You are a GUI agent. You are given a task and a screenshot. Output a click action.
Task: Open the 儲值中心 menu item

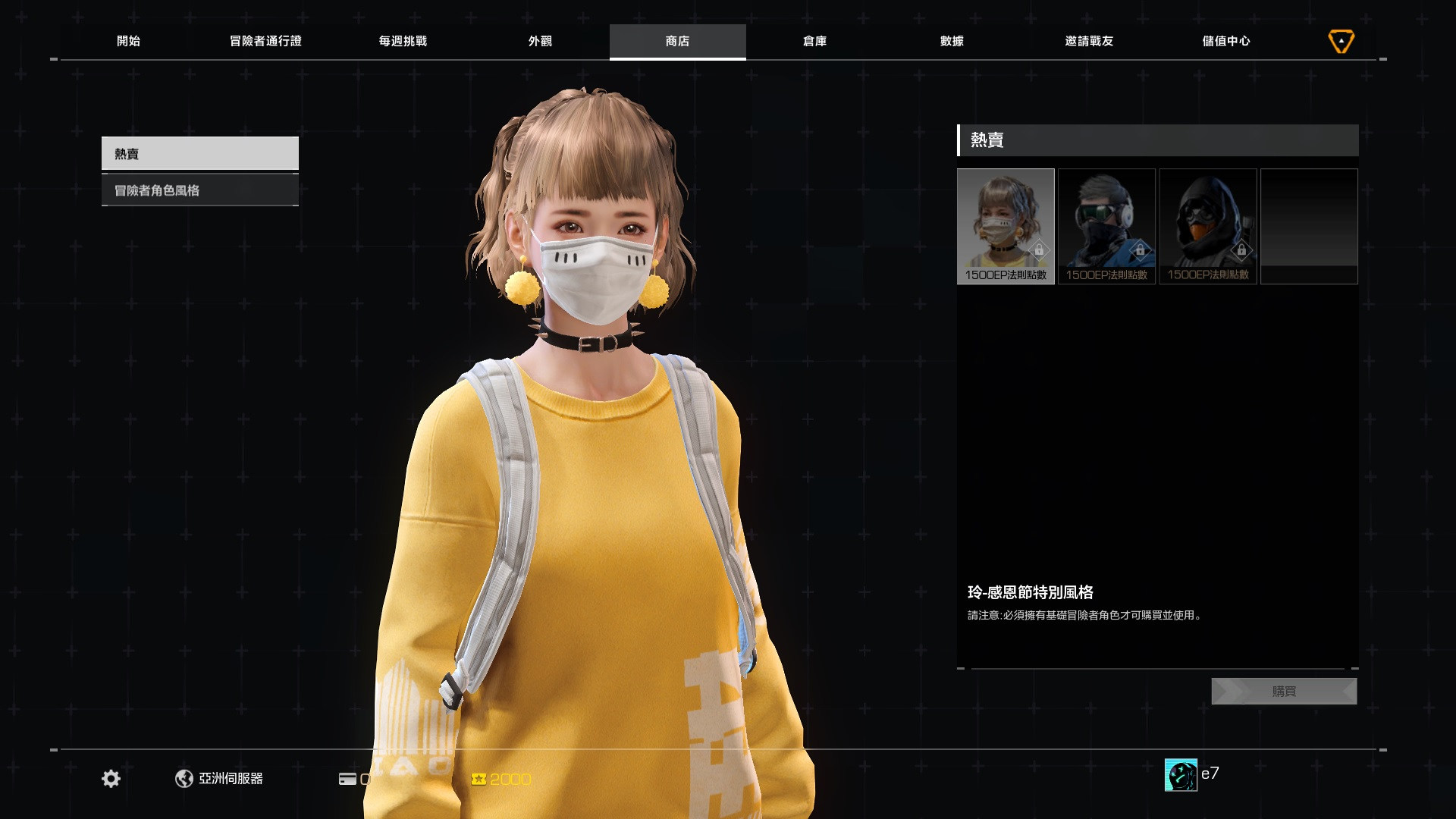tap(1225, 41)
